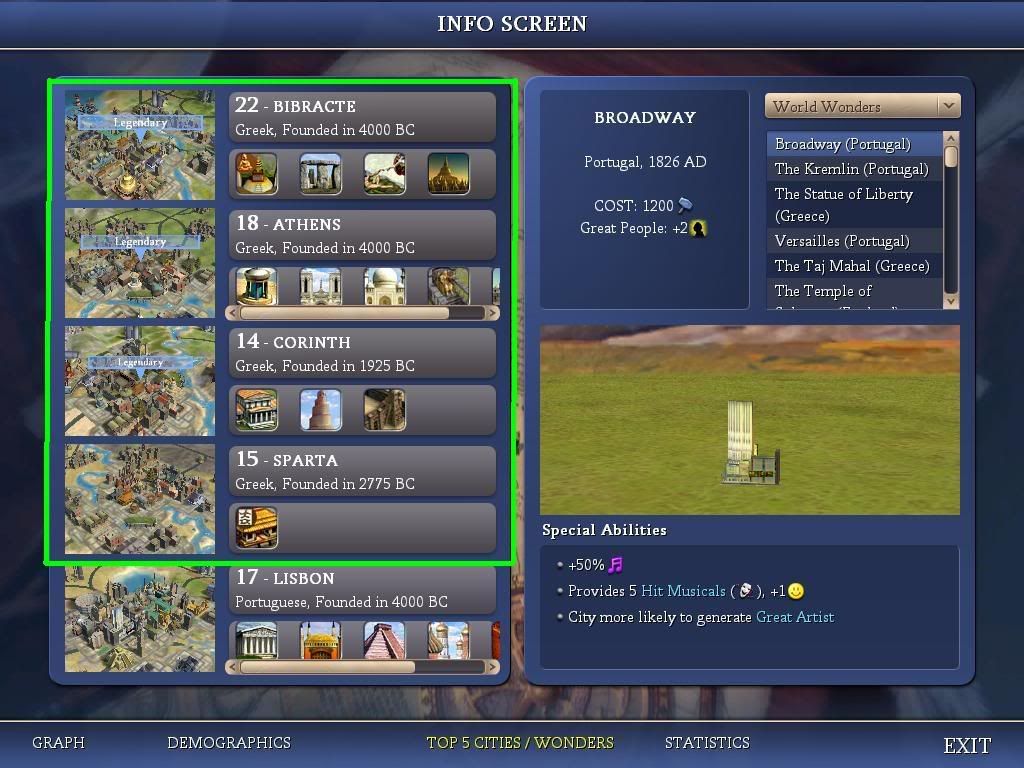
Task: Select Top 5 Cities / Wonders tab
Action: click(x=520, y=743)
